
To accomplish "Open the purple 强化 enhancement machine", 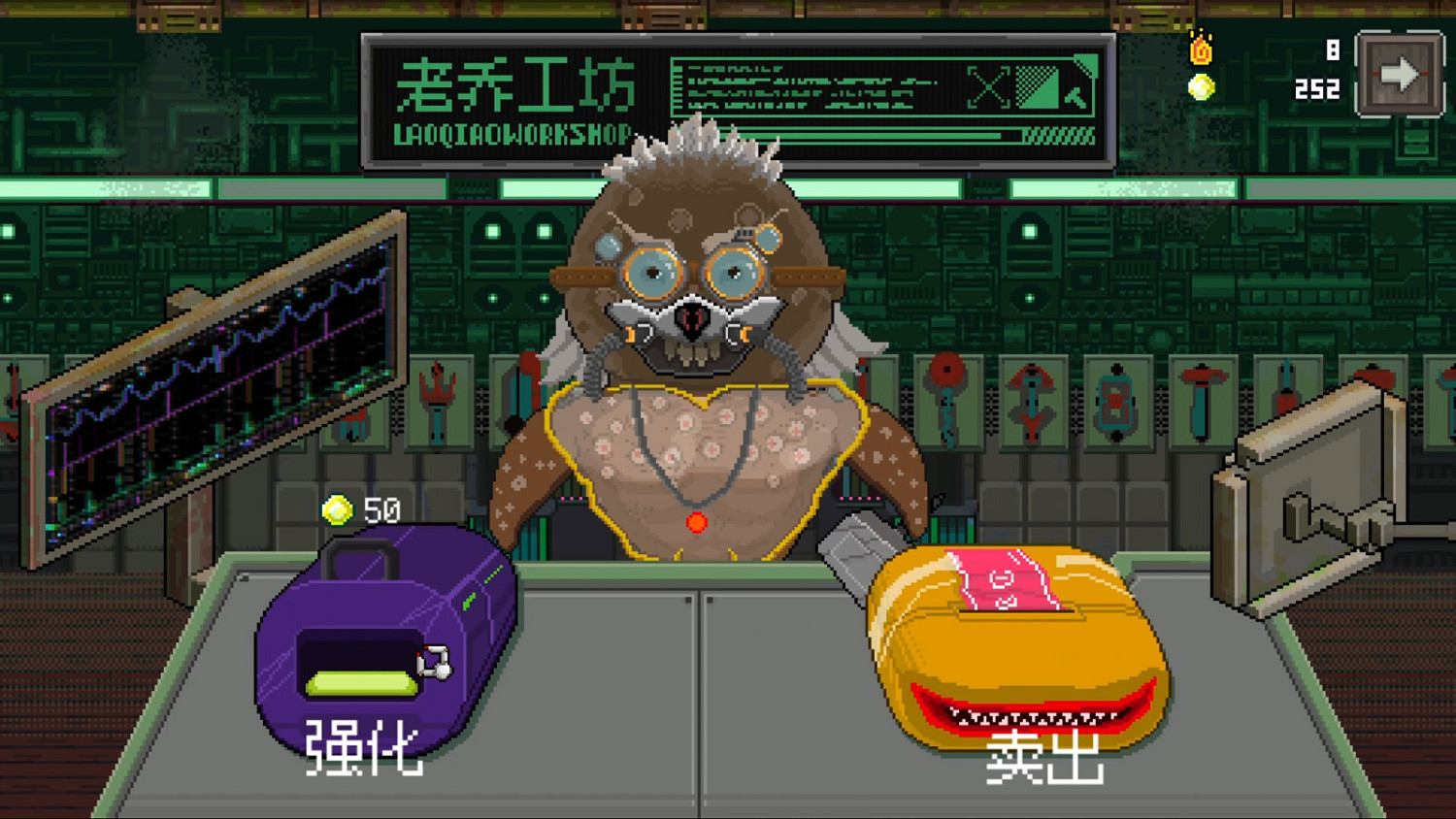I will click(x=379, y=640).
